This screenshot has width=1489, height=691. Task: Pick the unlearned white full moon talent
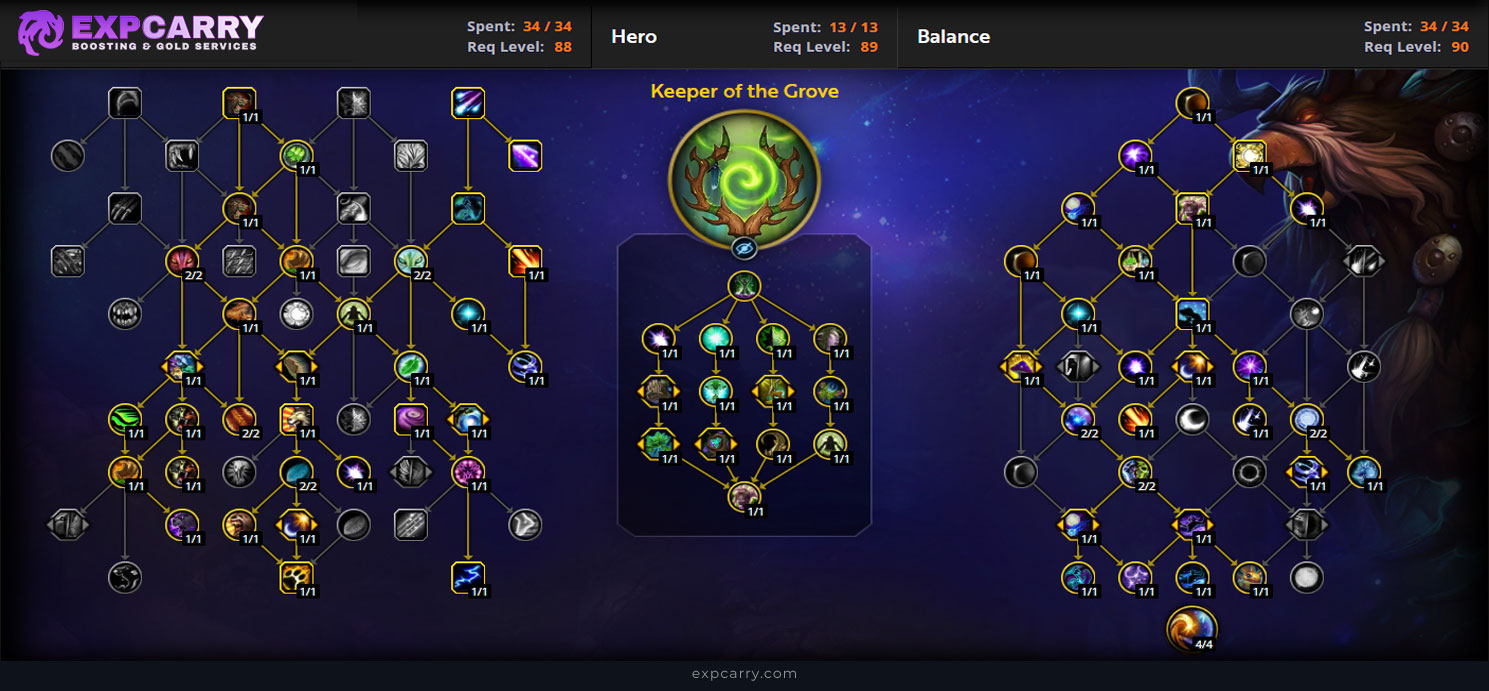point(1306,577)
